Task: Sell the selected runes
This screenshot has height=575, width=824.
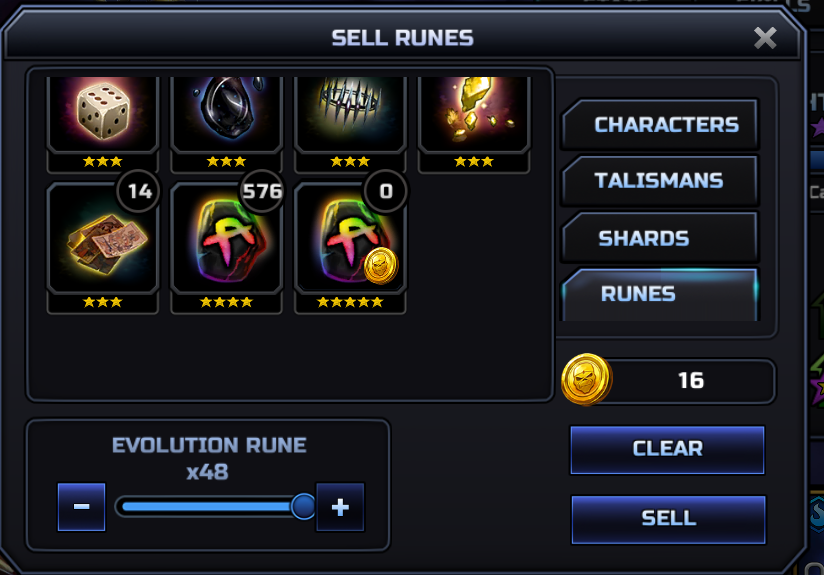Action: coord(668,518)
